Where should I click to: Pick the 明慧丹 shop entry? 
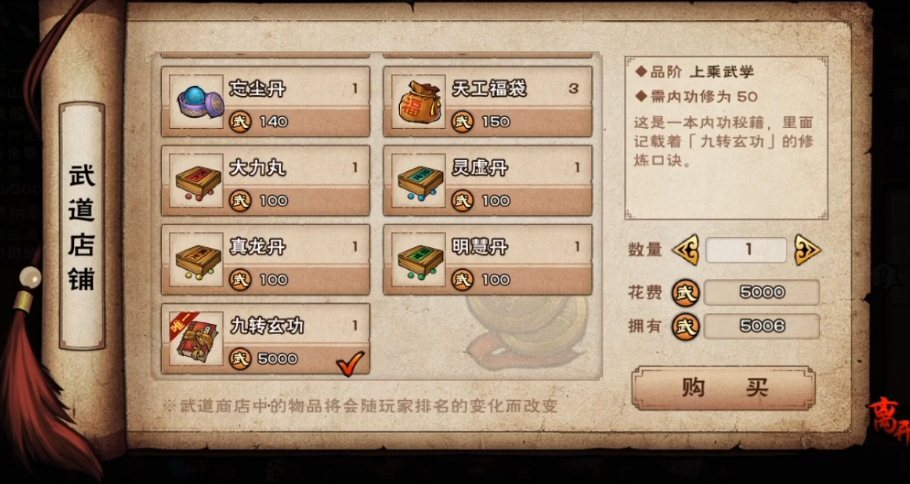pos(487,260)
